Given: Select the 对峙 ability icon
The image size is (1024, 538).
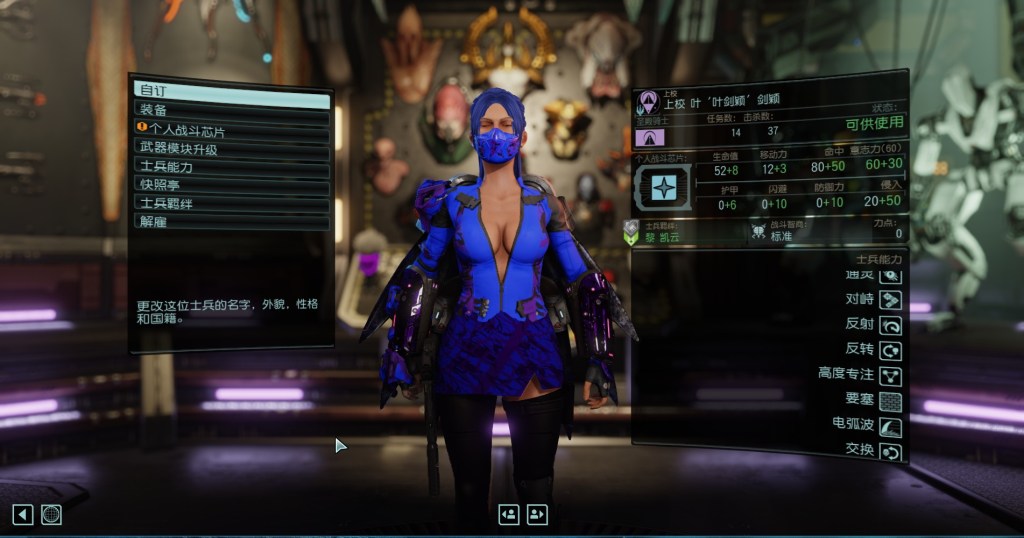Looking at the screenshot, I should tap(890, 299).
